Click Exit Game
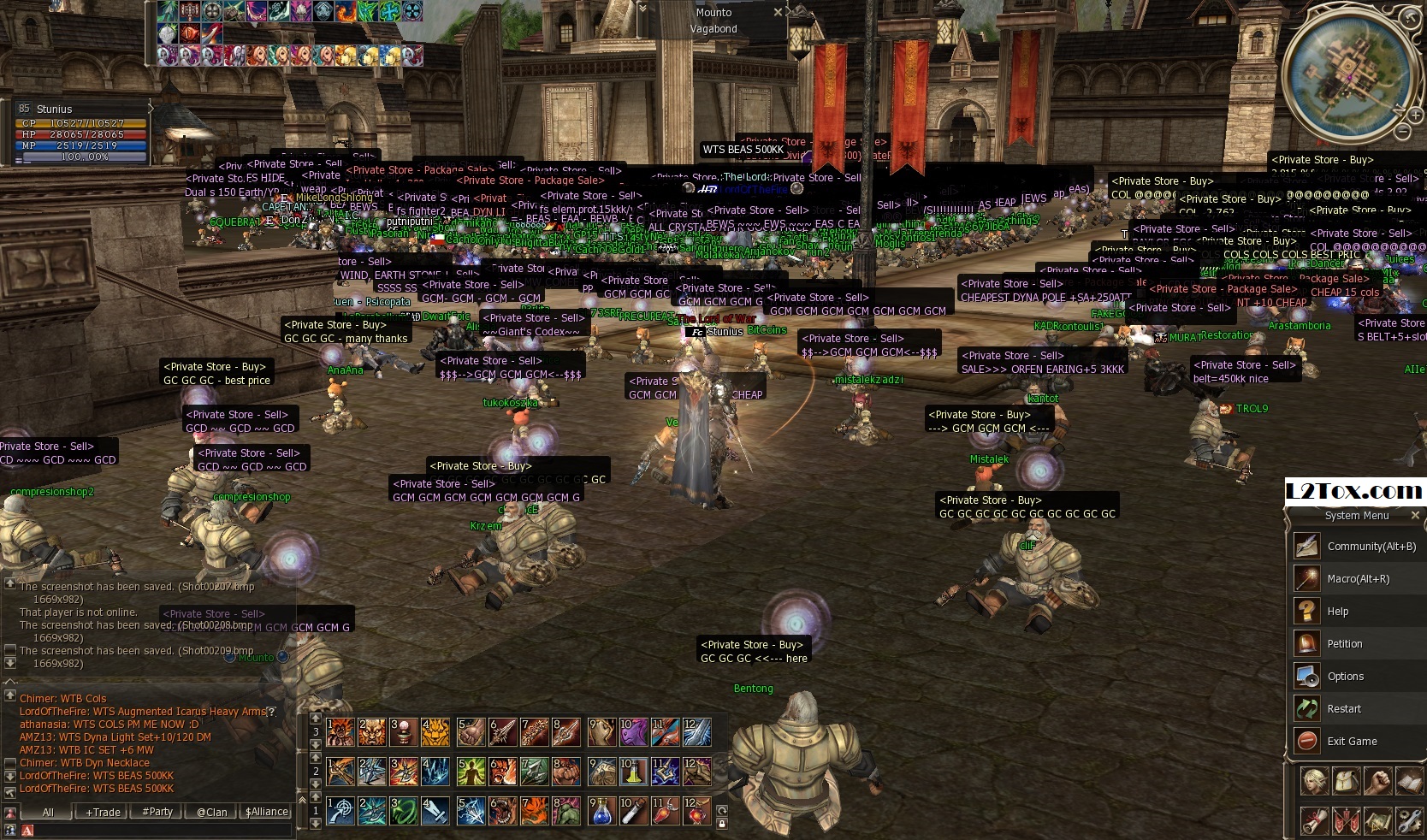Image resolution: width=1427 pixels, height=840 pixels. click(1352, 742)
